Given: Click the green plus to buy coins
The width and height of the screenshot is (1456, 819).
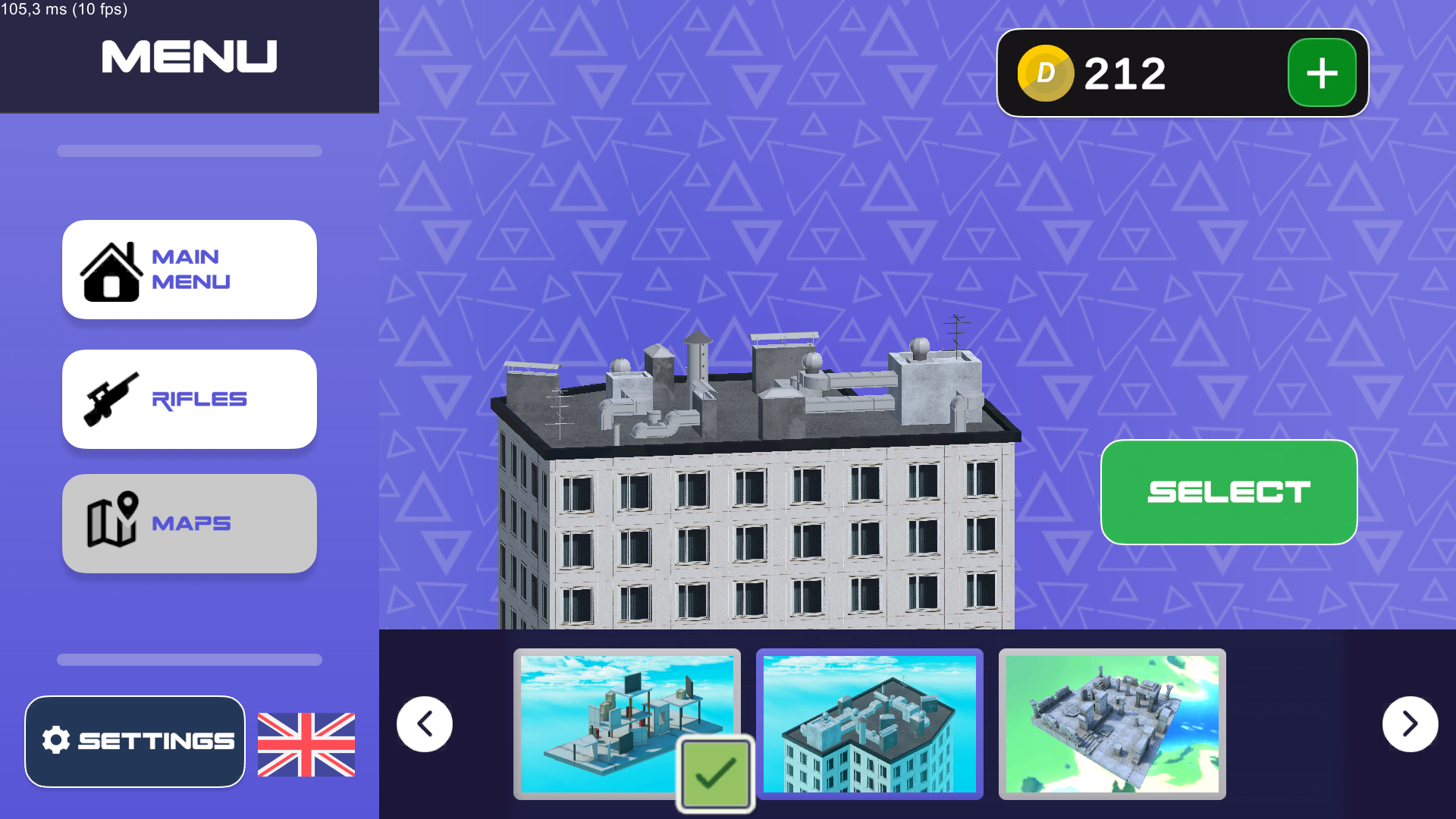Looking at the screenshot, I should [1321, 72].
